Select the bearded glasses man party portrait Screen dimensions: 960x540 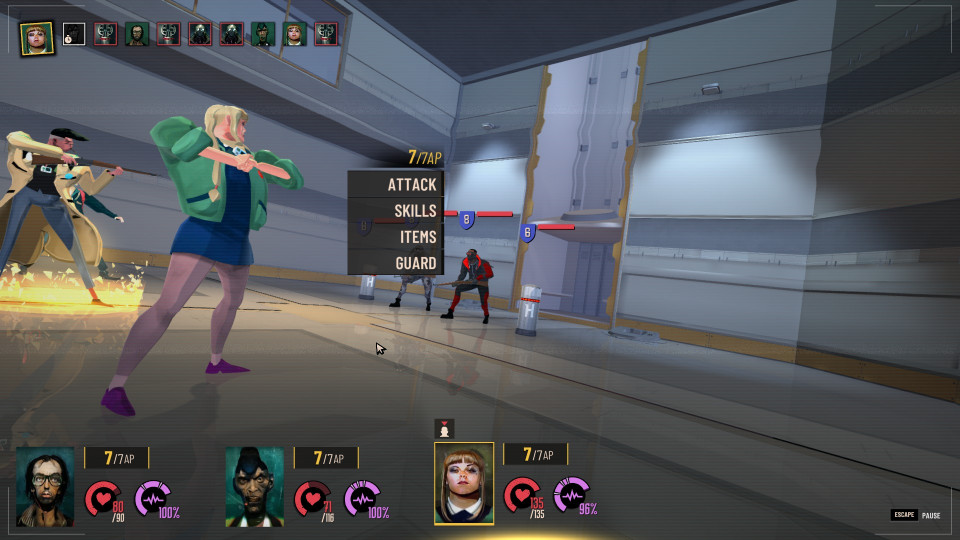(x=45, y=486)
